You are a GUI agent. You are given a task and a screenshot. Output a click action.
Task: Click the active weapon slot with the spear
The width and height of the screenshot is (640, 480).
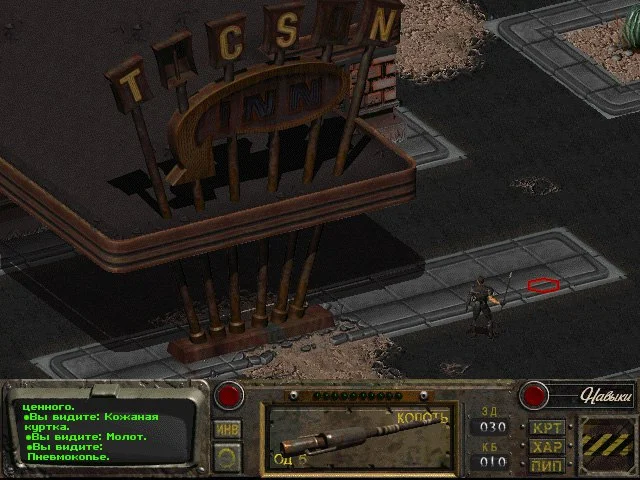357,437
